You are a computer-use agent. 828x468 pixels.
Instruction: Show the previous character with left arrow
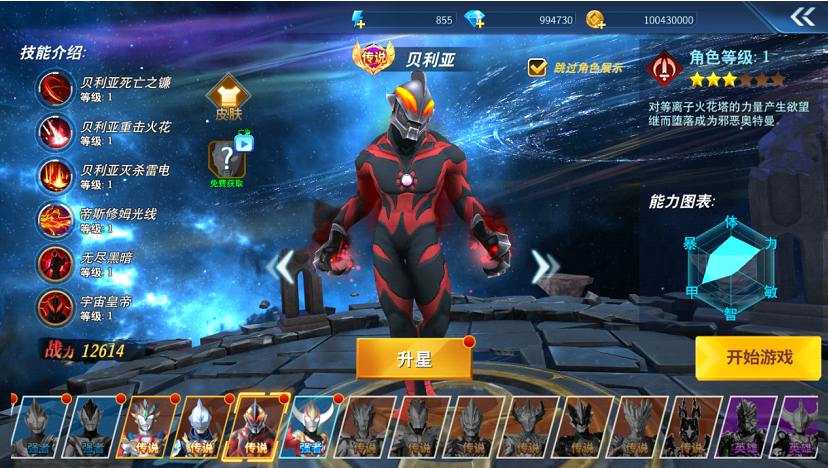[285, 266]
